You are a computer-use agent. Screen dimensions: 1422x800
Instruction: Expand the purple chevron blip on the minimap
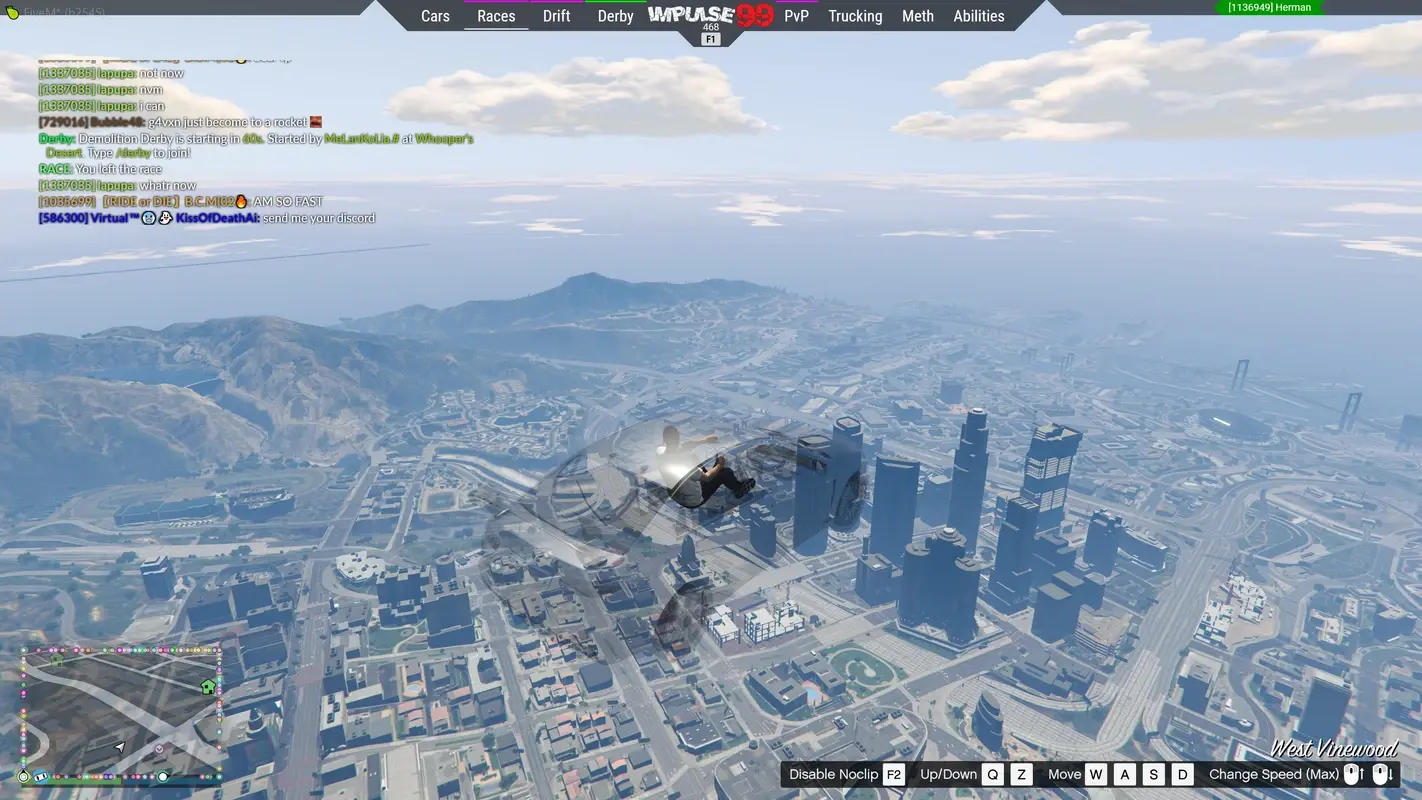(159, 749)
